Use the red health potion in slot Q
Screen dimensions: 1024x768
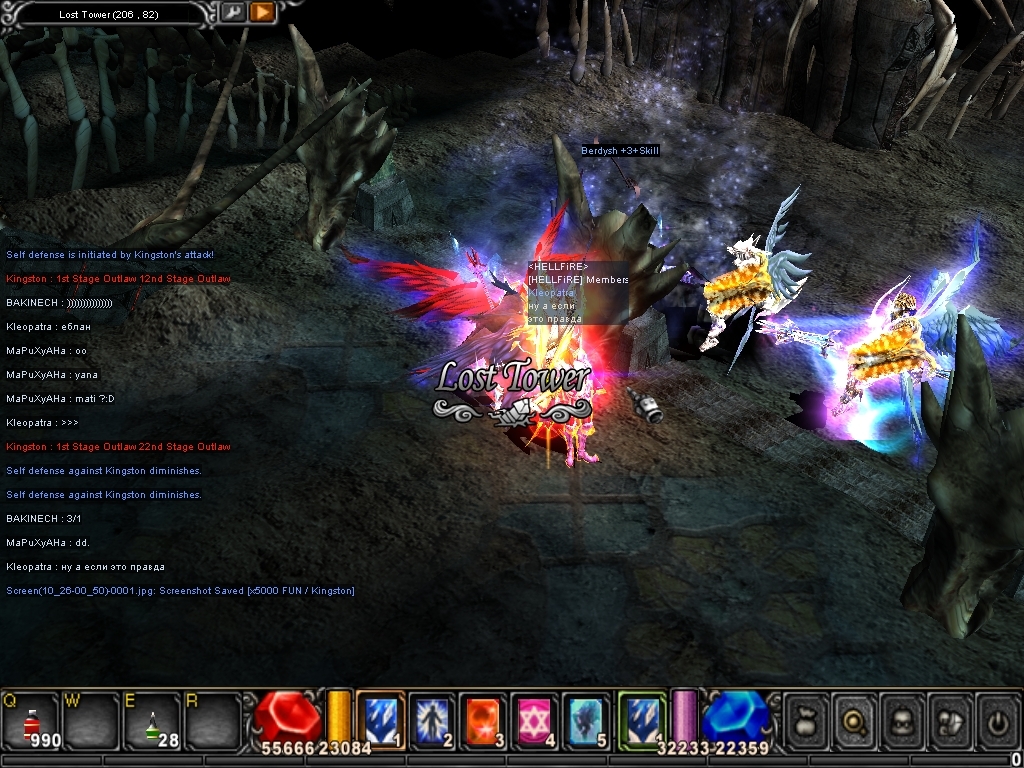coord(30,722)
